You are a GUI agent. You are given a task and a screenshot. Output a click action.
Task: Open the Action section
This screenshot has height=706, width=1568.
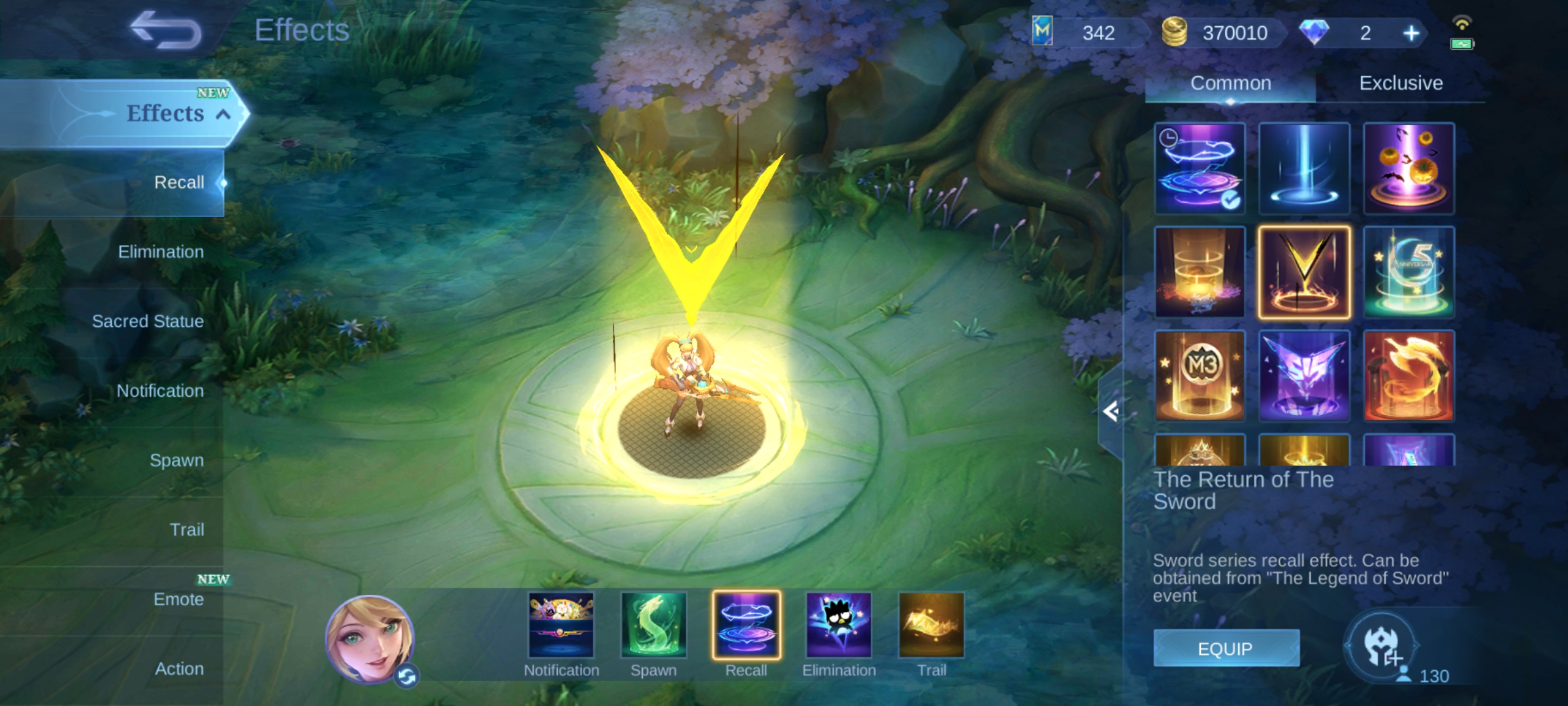click(179, 669)
